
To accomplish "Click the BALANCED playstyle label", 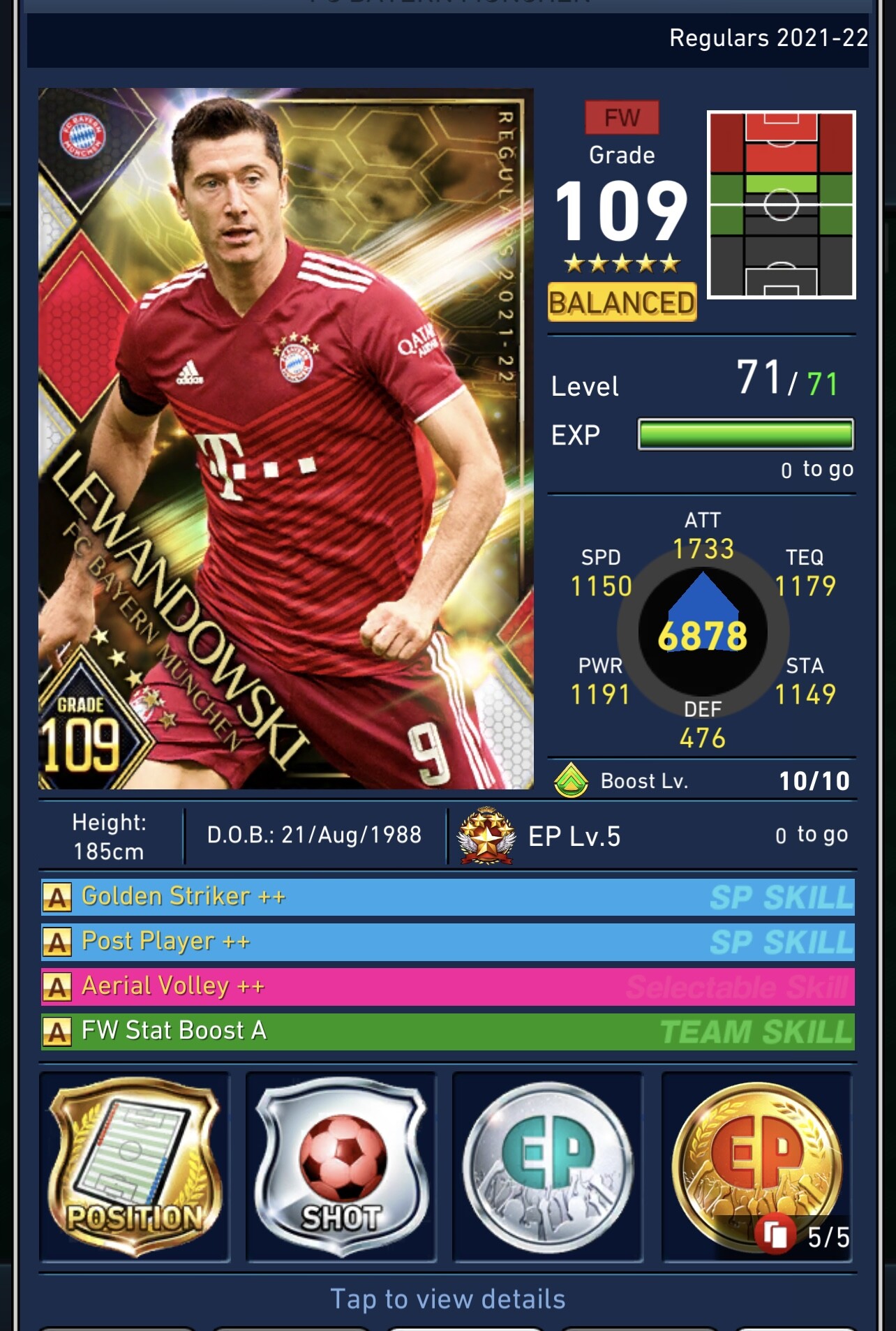I will (622, 303).
